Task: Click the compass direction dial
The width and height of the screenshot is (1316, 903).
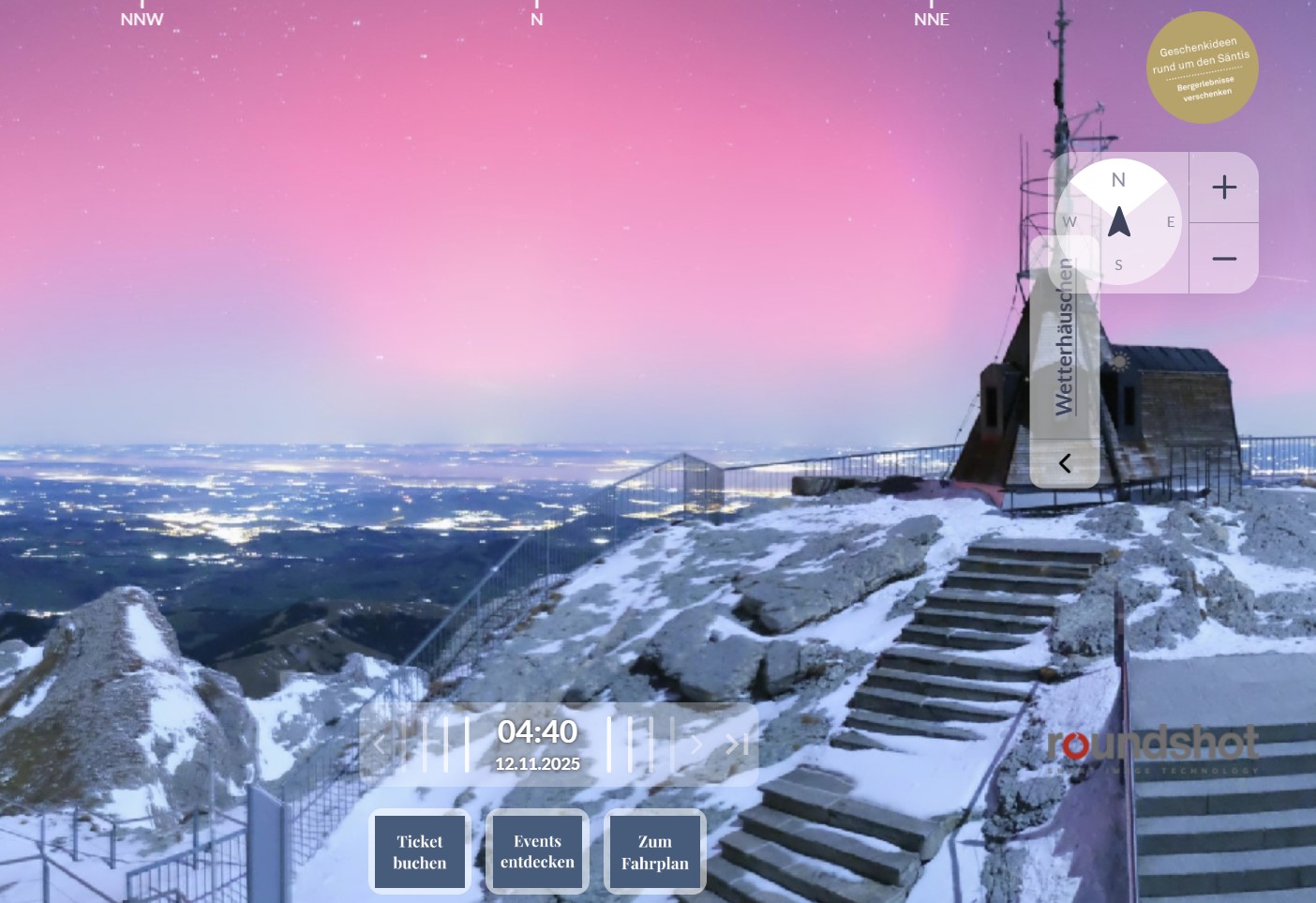Action: click(x=1118, y=222)
